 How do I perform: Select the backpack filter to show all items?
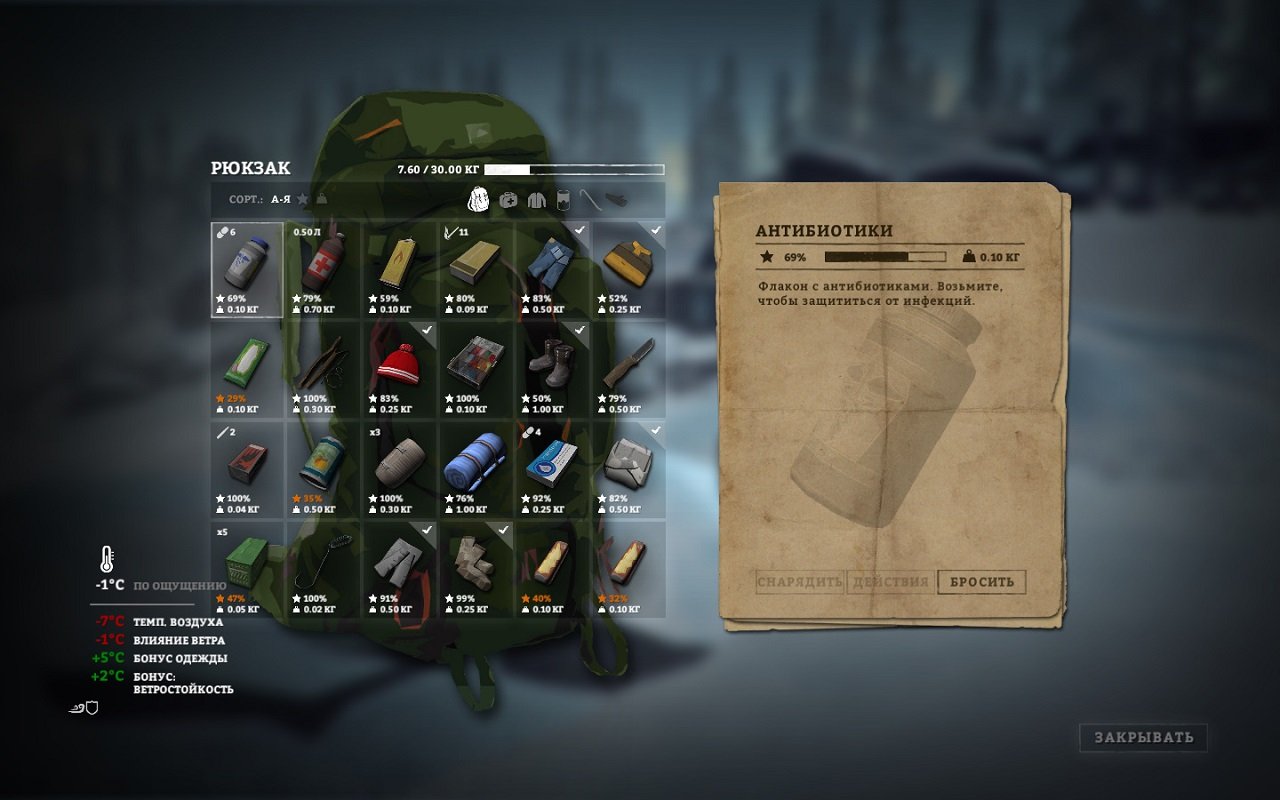478,200
